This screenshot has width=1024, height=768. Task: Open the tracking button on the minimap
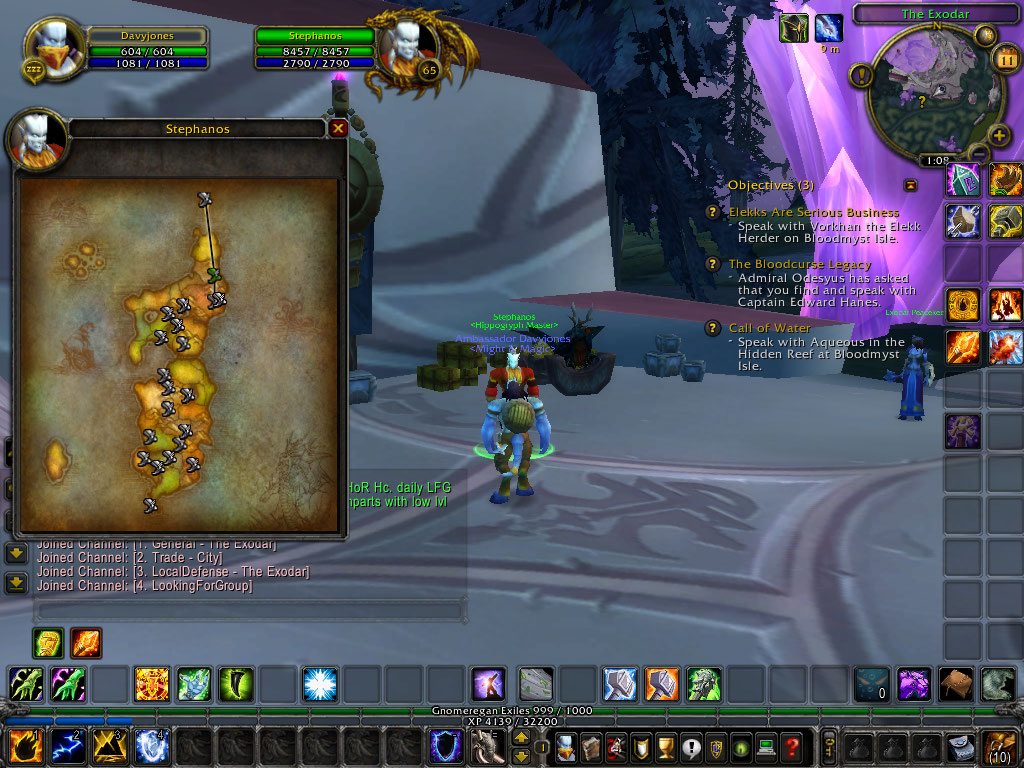860,74
